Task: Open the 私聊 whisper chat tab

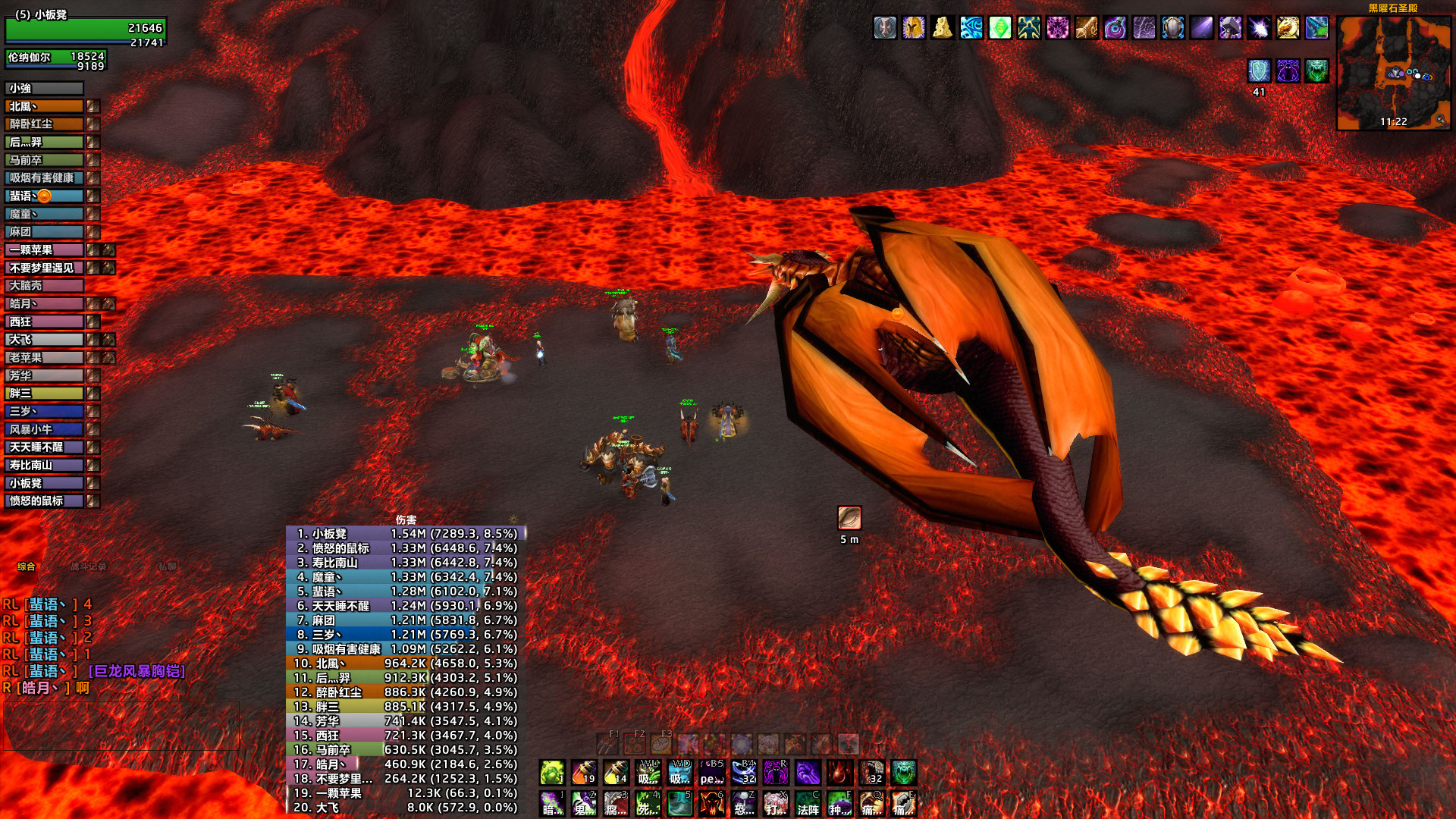Action: (168, 566)
